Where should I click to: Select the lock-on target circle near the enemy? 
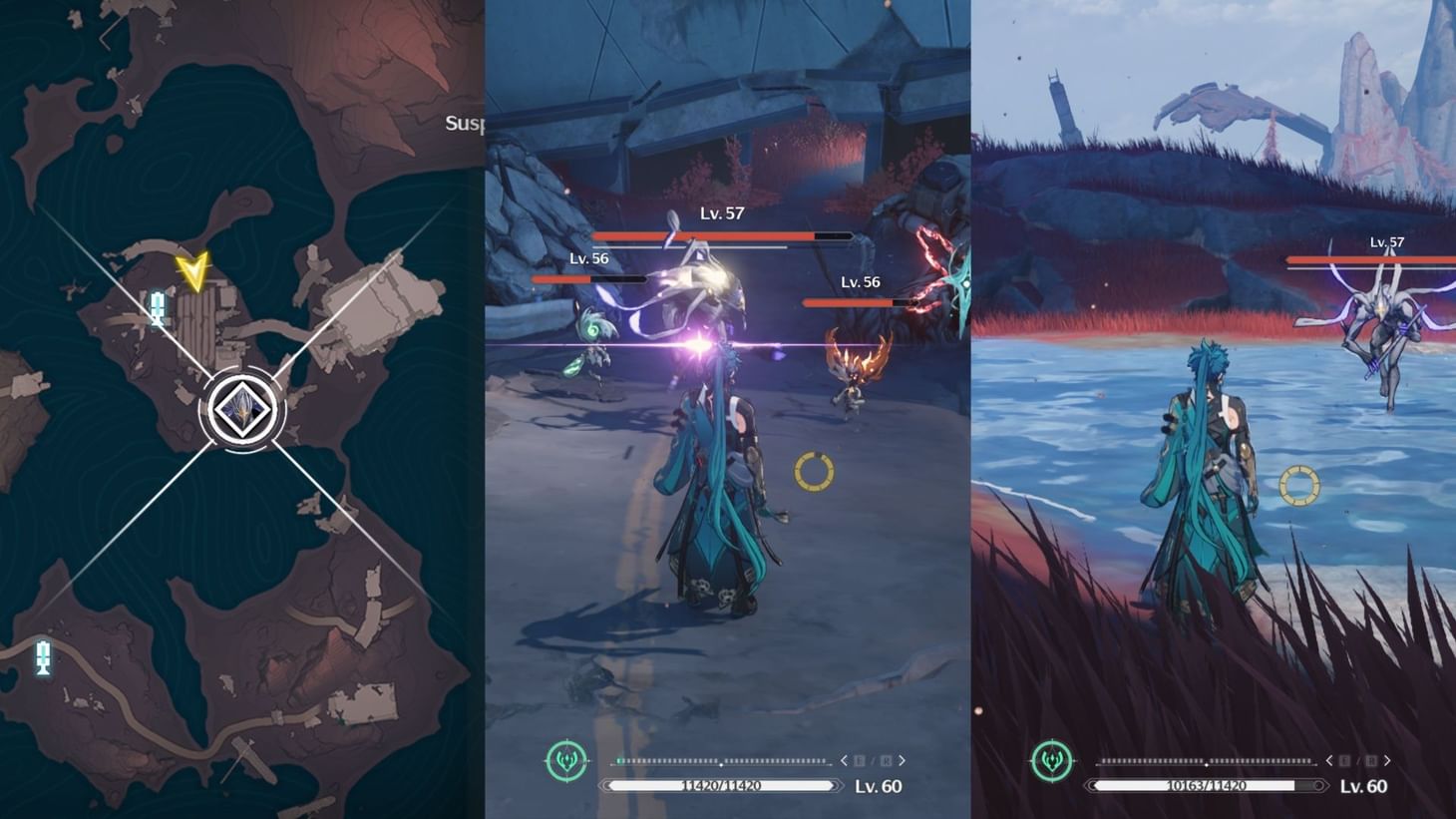[x=813, y=472]
